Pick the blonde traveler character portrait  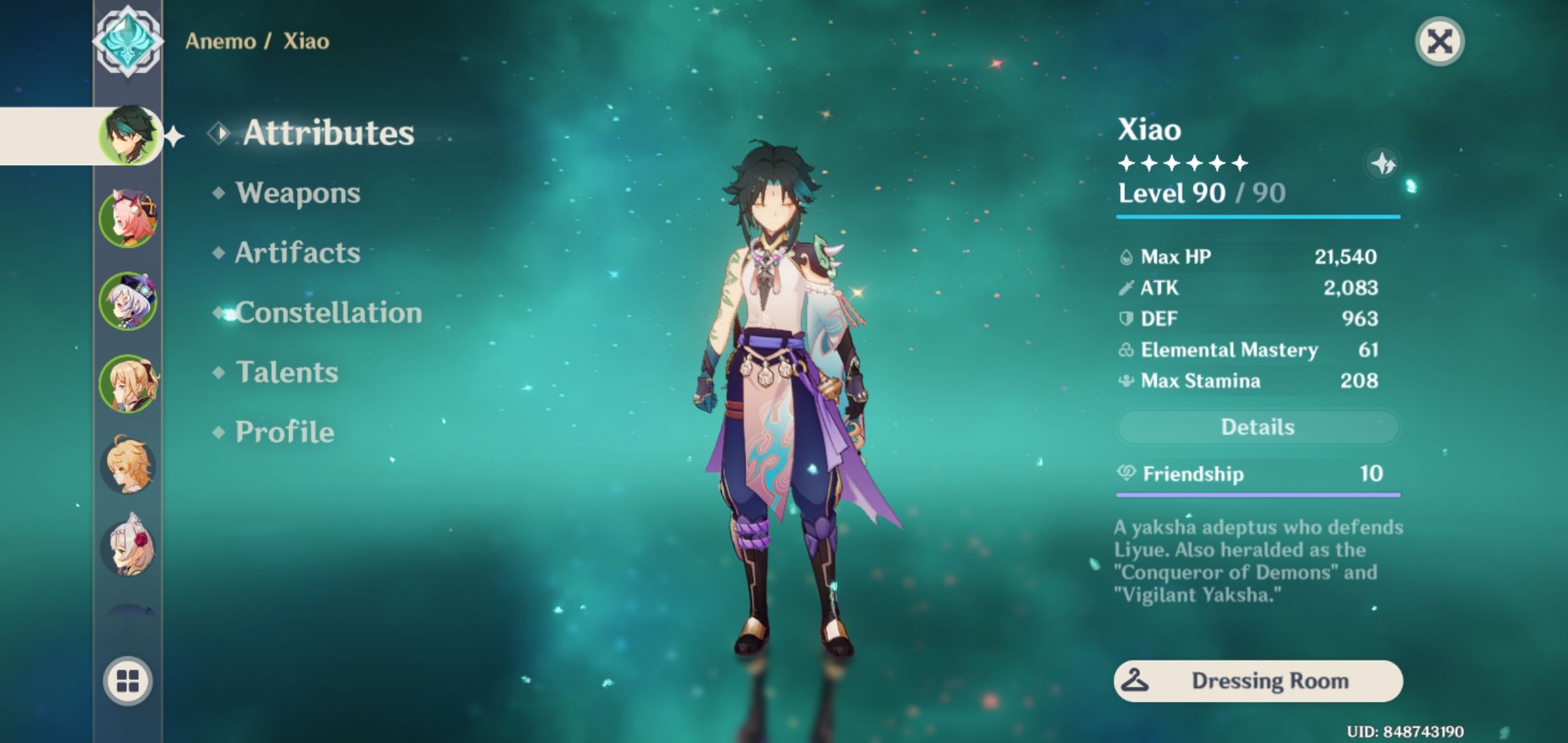[128, 465]
